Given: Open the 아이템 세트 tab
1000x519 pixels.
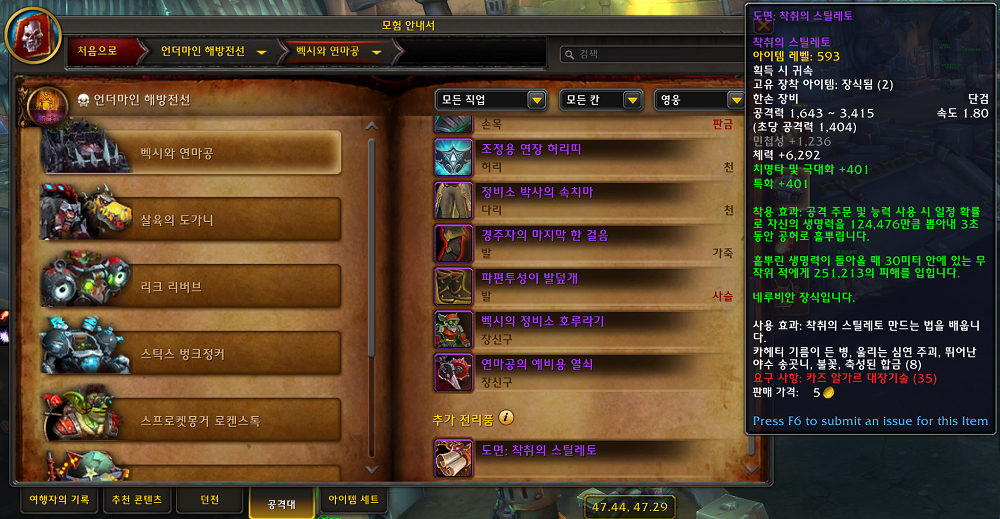Looking at the screenshot, I should pos(355,498).
